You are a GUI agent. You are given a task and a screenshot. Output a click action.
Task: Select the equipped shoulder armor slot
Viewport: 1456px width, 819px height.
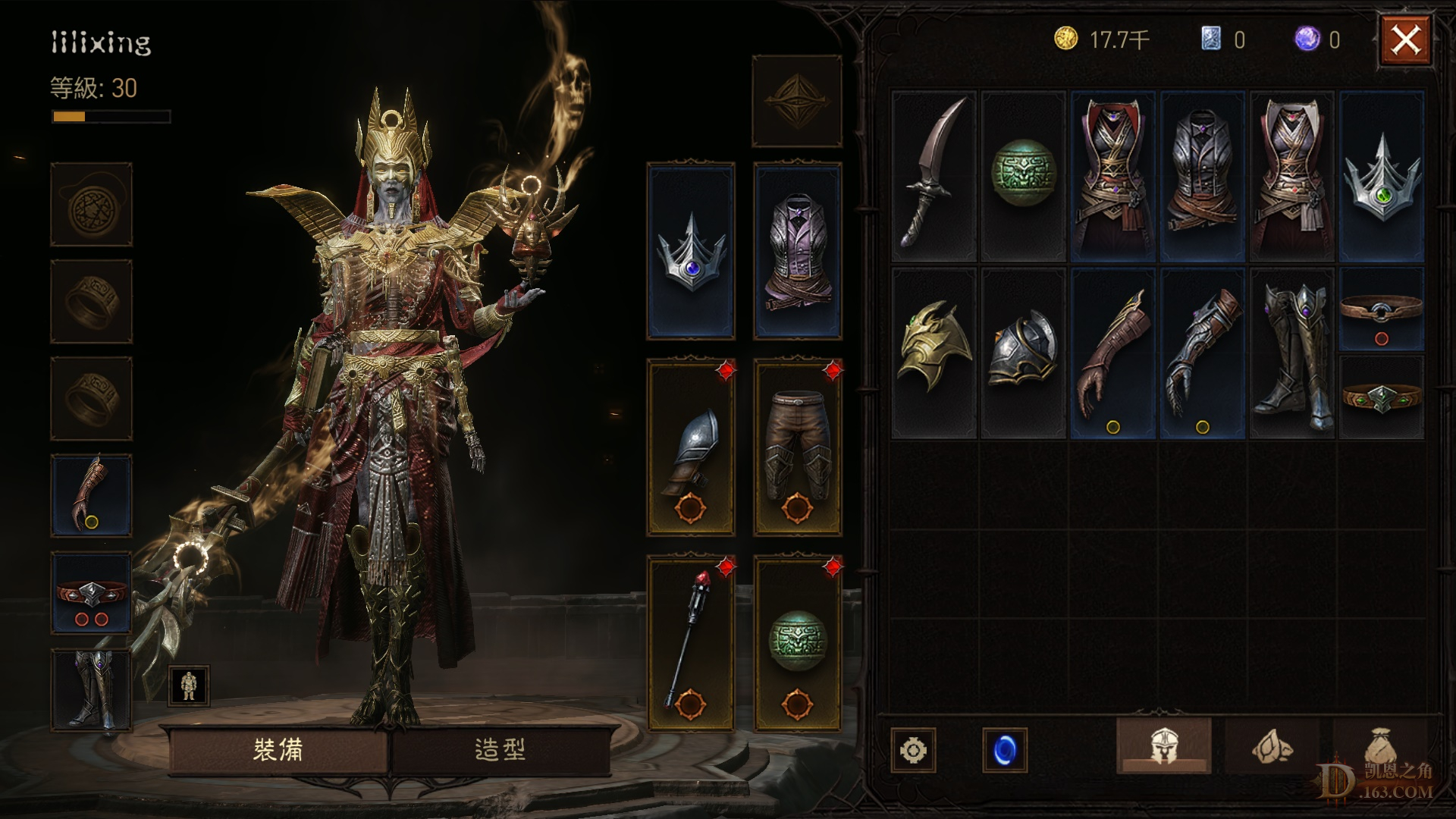click(x=691, y=448)
